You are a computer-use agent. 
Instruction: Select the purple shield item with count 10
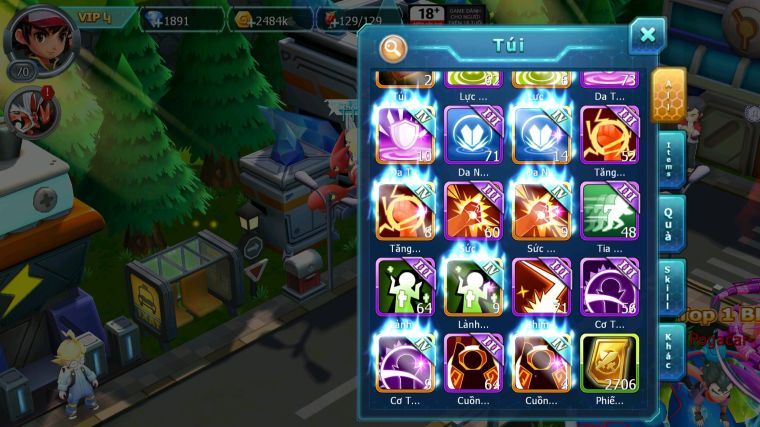pyautogui.click(x=405, y=134)
